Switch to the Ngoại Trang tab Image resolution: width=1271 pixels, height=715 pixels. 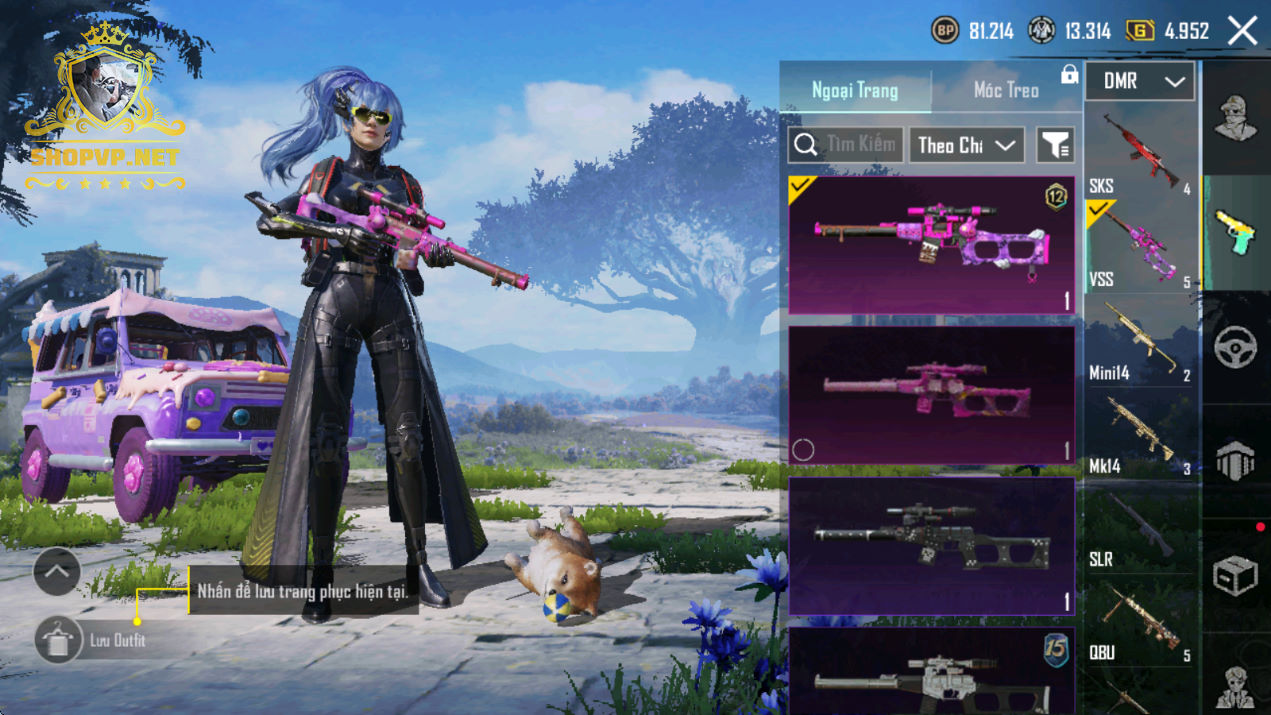point(855,90)
